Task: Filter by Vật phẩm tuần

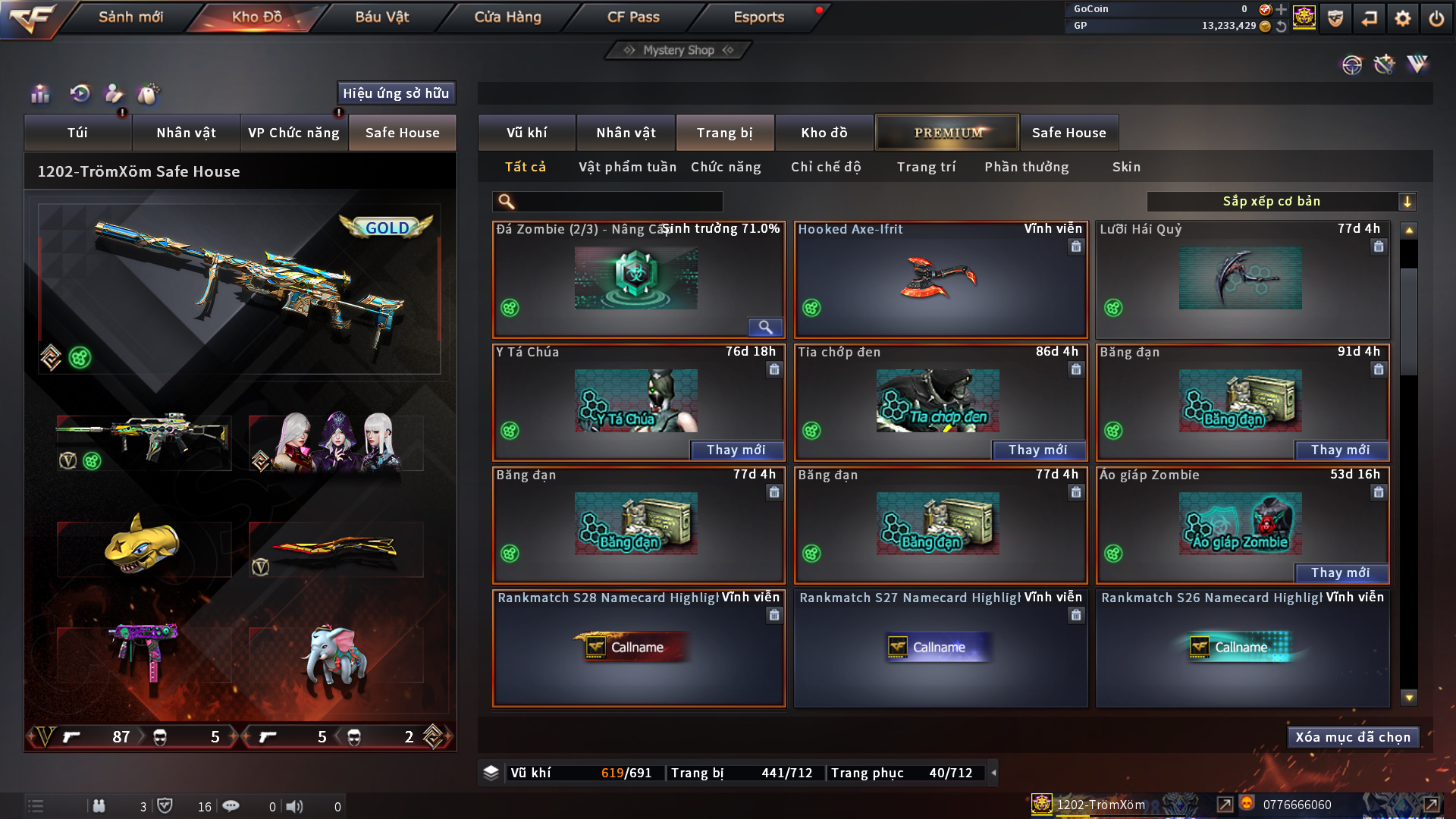Action: pos(627,167)
